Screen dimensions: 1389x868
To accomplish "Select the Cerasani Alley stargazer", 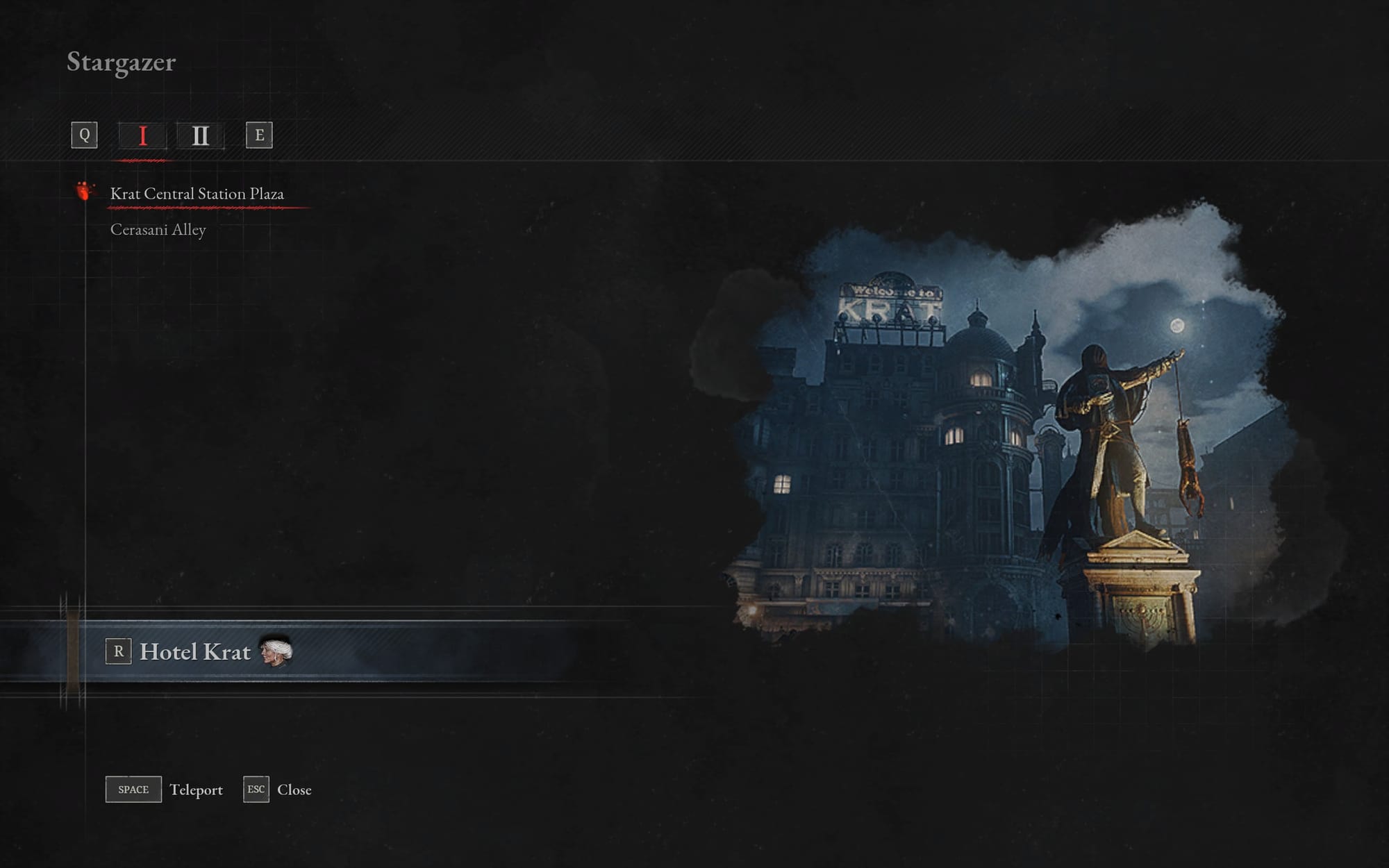I will 160,228.
